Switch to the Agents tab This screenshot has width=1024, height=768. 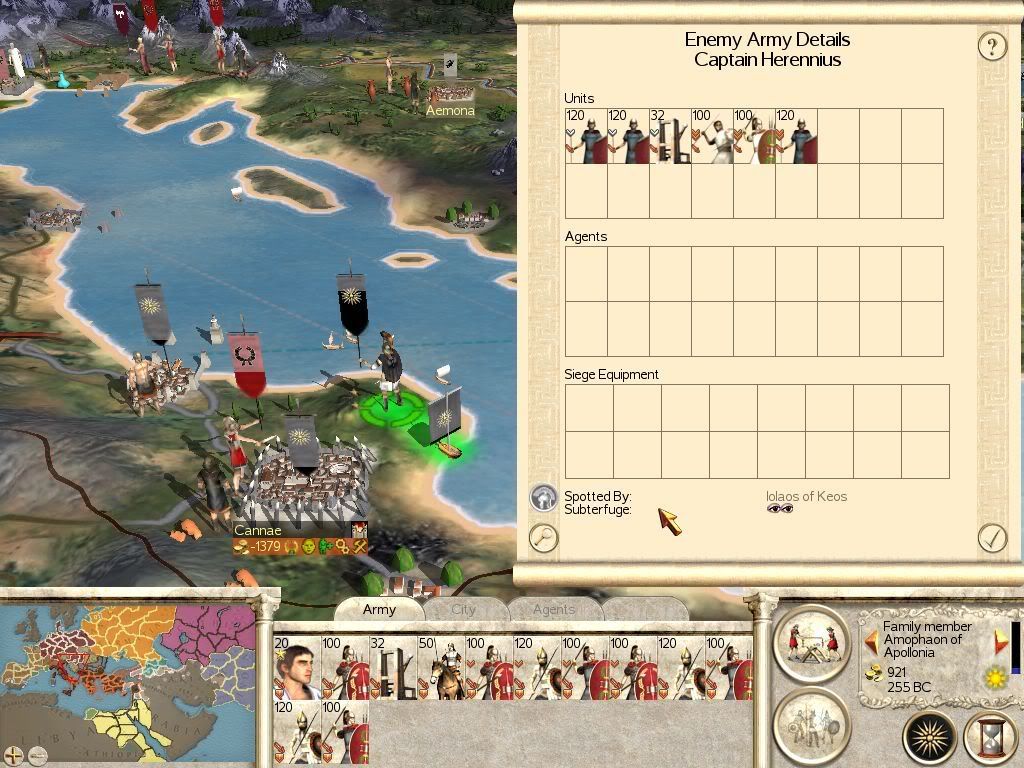(x=553, y=609)
